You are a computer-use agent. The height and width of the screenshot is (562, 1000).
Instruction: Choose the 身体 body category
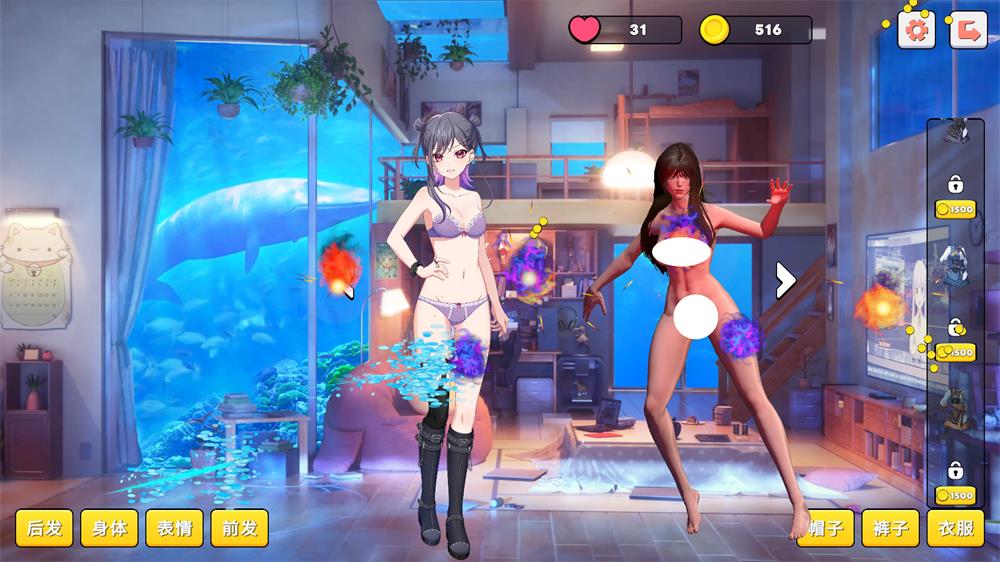pos(109,528)
